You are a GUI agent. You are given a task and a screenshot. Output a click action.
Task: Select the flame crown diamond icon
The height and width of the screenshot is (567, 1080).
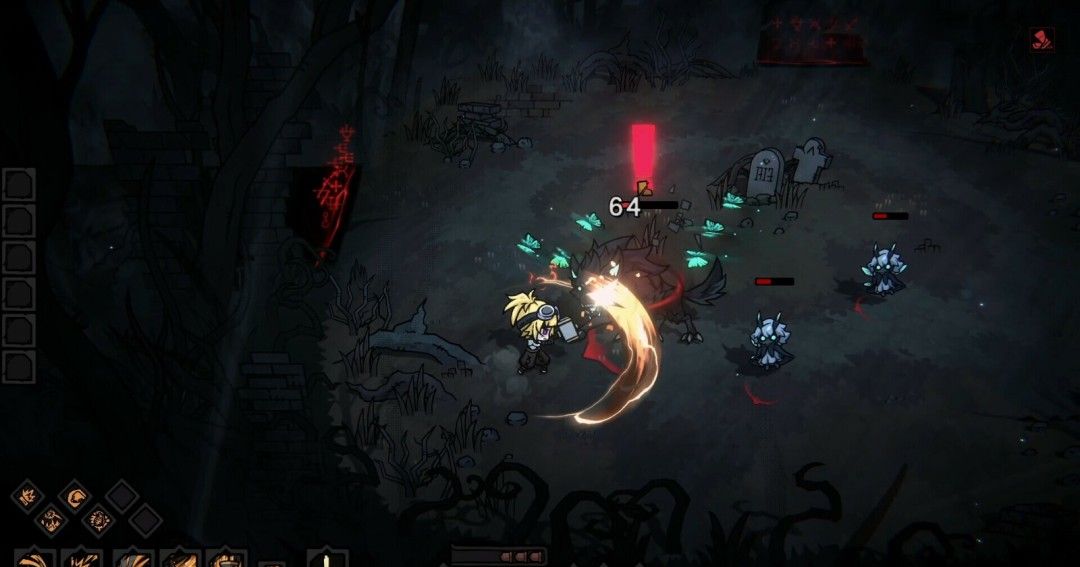pyautogui.click(x=26, y=495)
